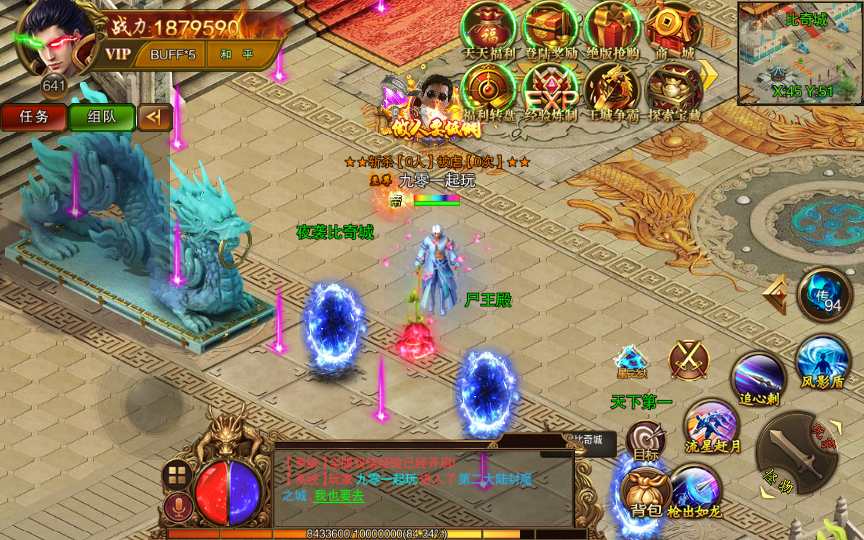864x540 pixels.
Task: Show the BUFF*5 list
Action: point(174,53)
